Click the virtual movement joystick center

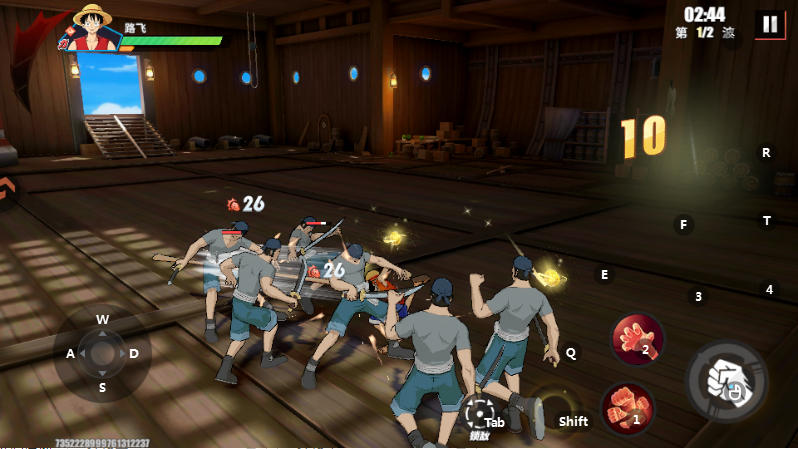(103, 353)
